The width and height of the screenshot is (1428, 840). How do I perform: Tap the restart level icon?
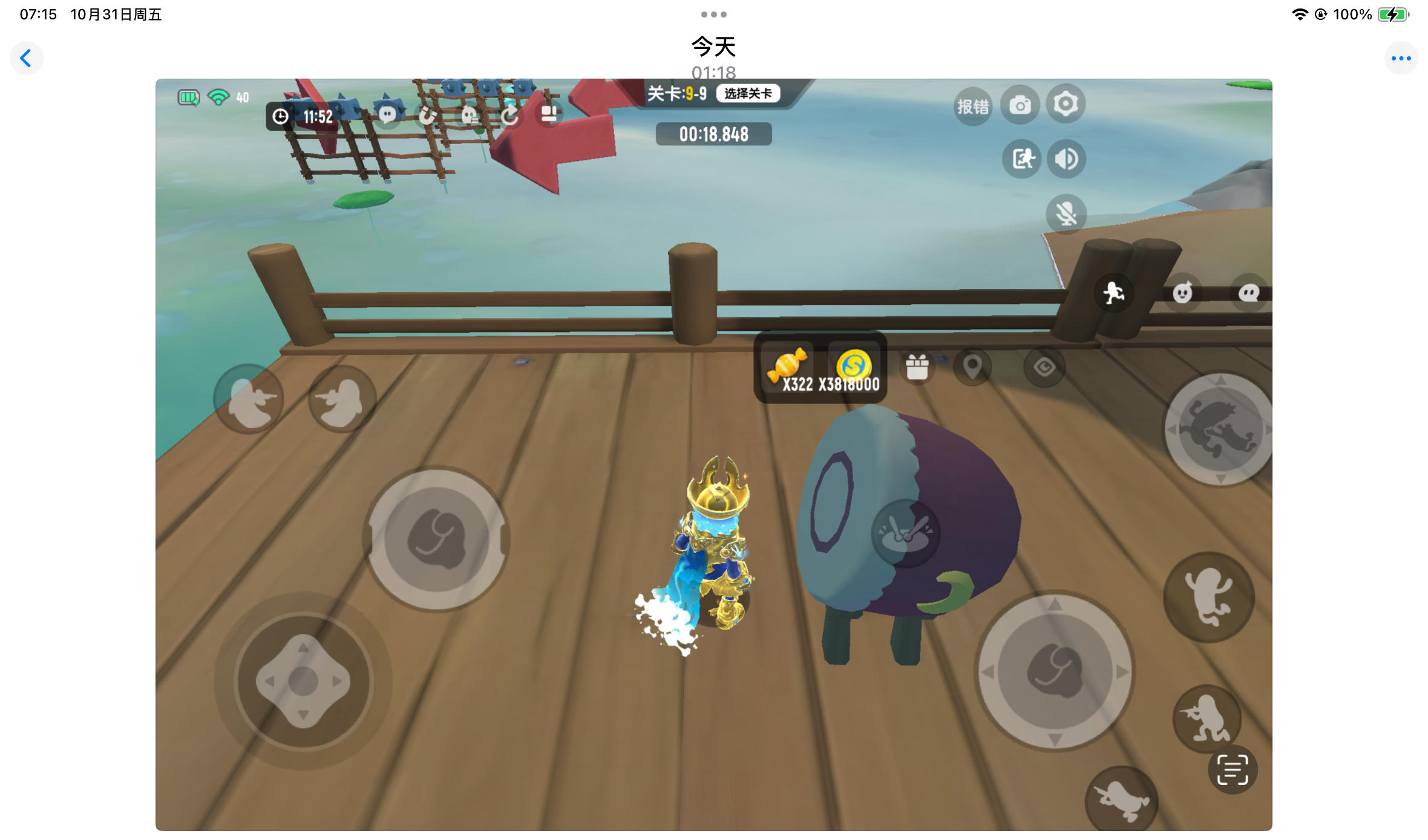[x=509, y=115]
